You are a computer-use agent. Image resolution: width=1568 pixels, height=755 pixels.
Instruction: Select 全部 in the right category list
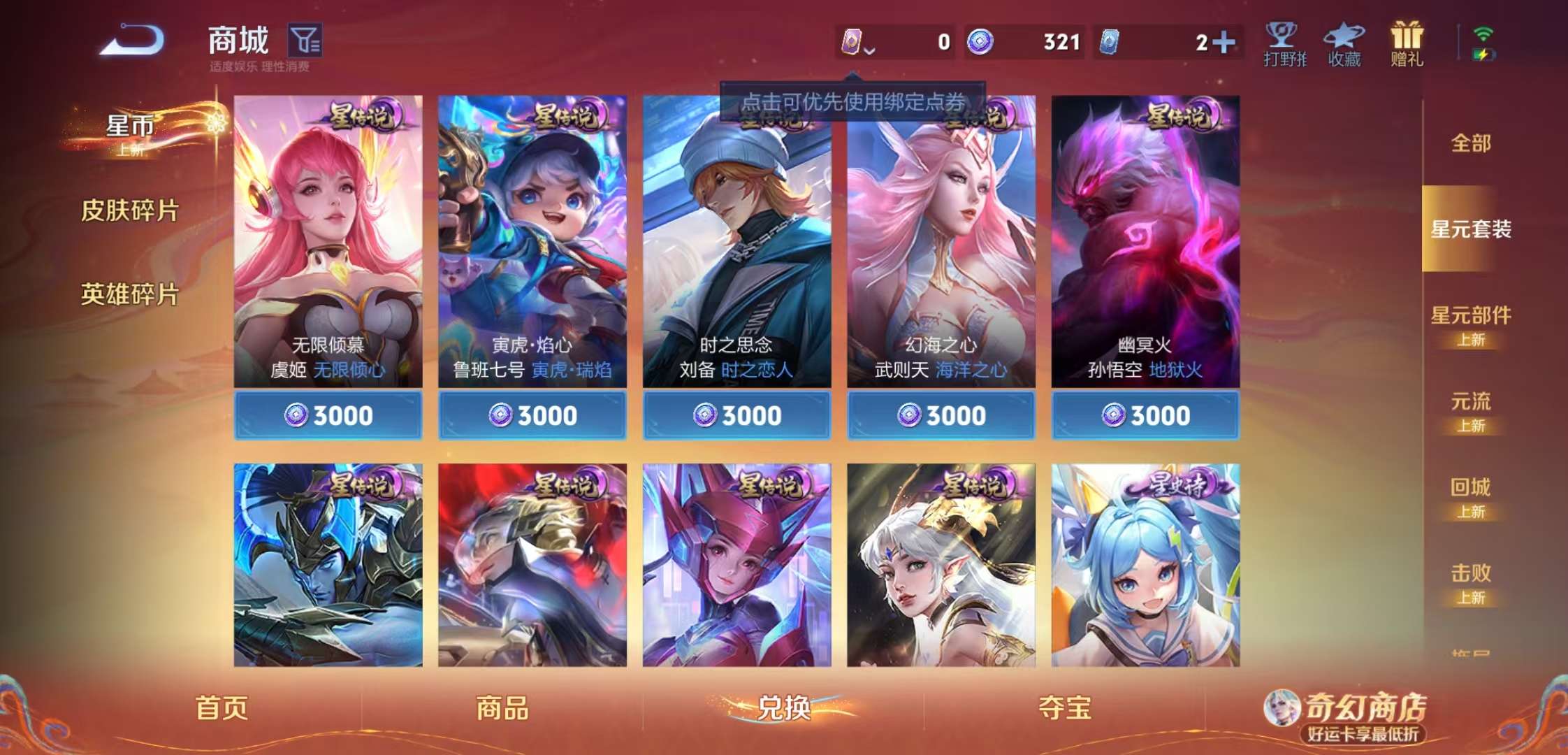click(x=1470, y=143)
